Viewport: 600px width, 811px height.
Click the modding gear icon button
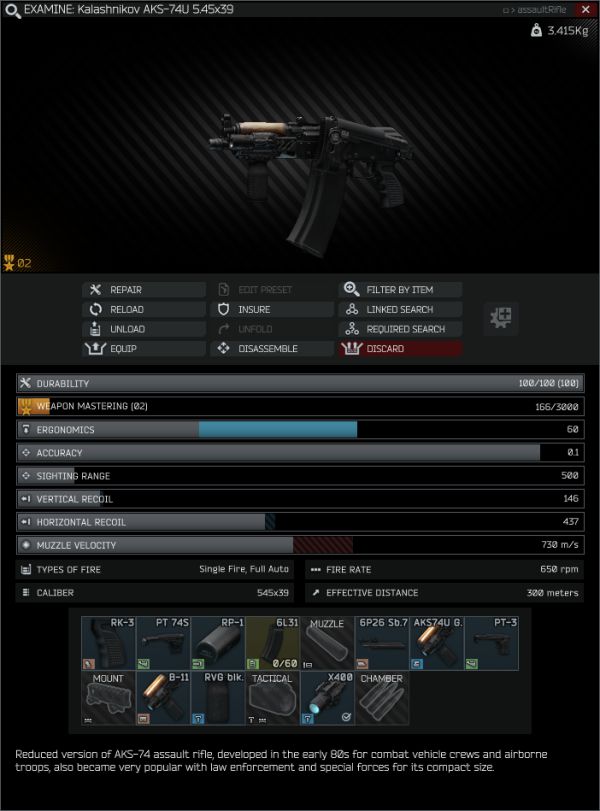coord(501,319)
